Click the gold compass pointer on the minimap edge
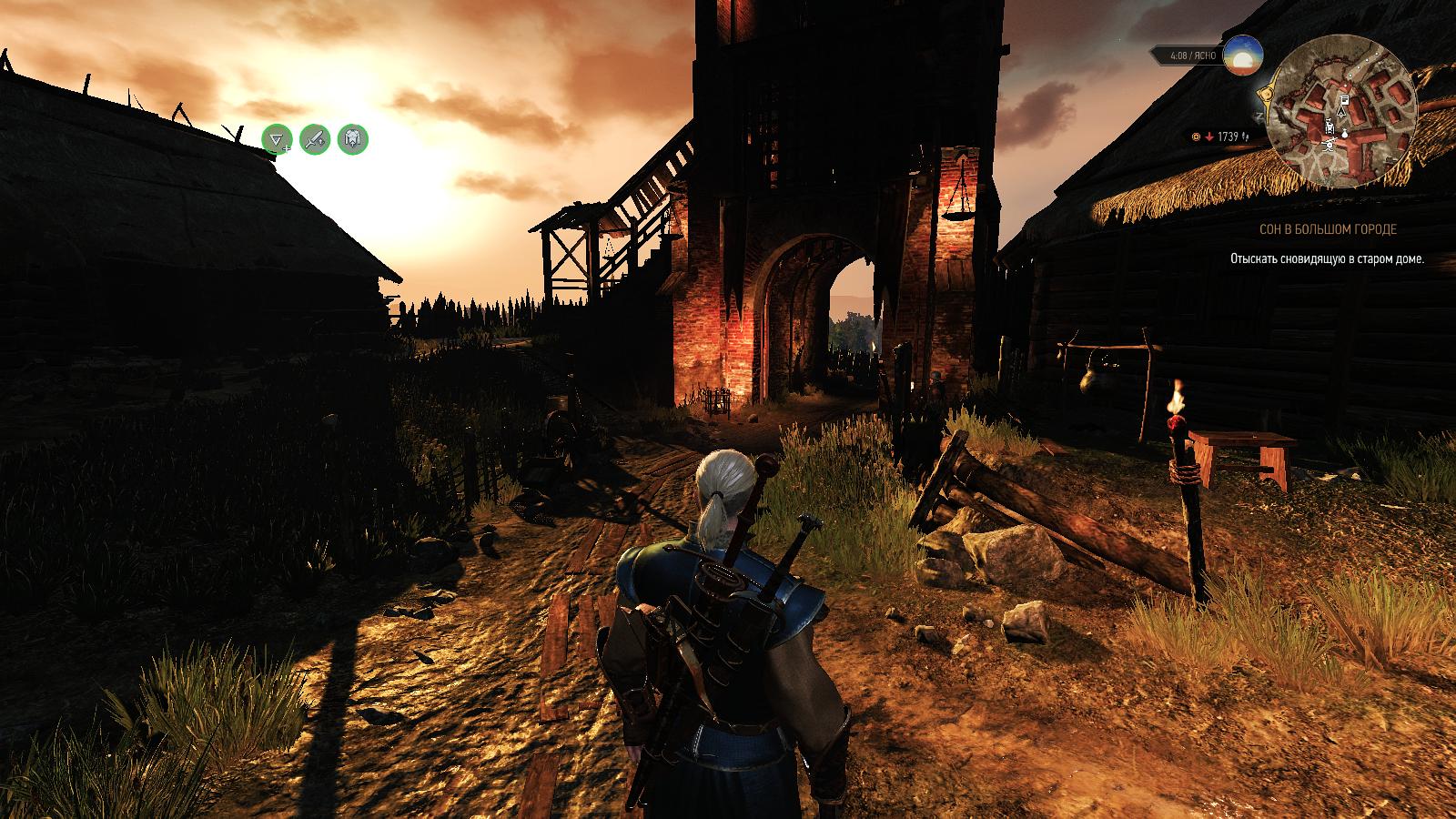Screen dimensions: 1456x819 click(x=1266, y=93)
